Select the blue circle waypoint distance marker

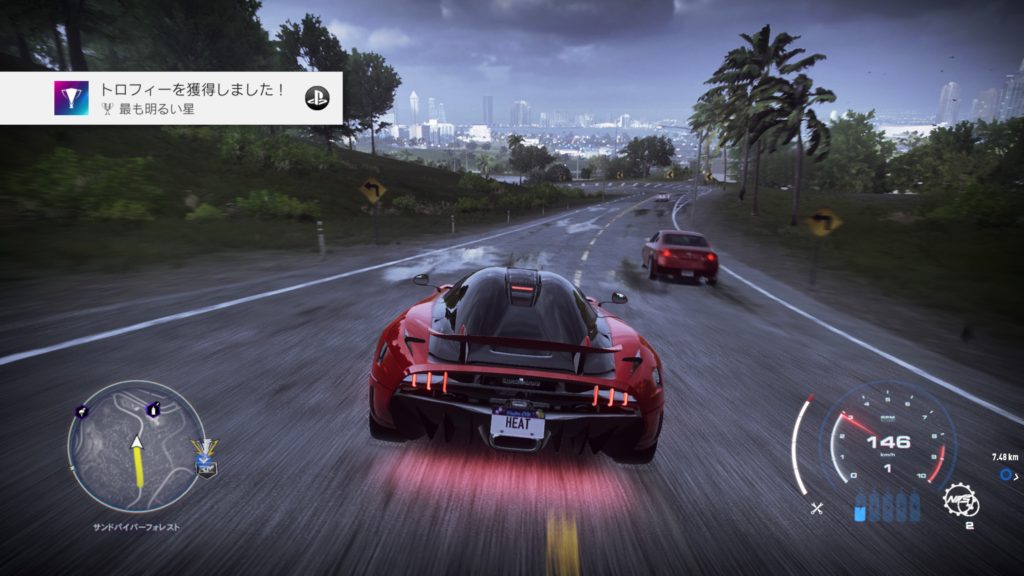tap(1005, 475)
